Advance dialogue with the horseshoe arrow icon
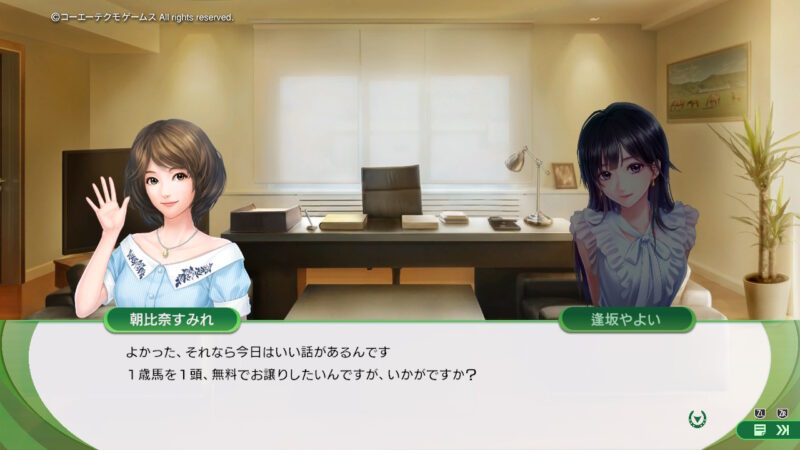 (x=698, y=417)
